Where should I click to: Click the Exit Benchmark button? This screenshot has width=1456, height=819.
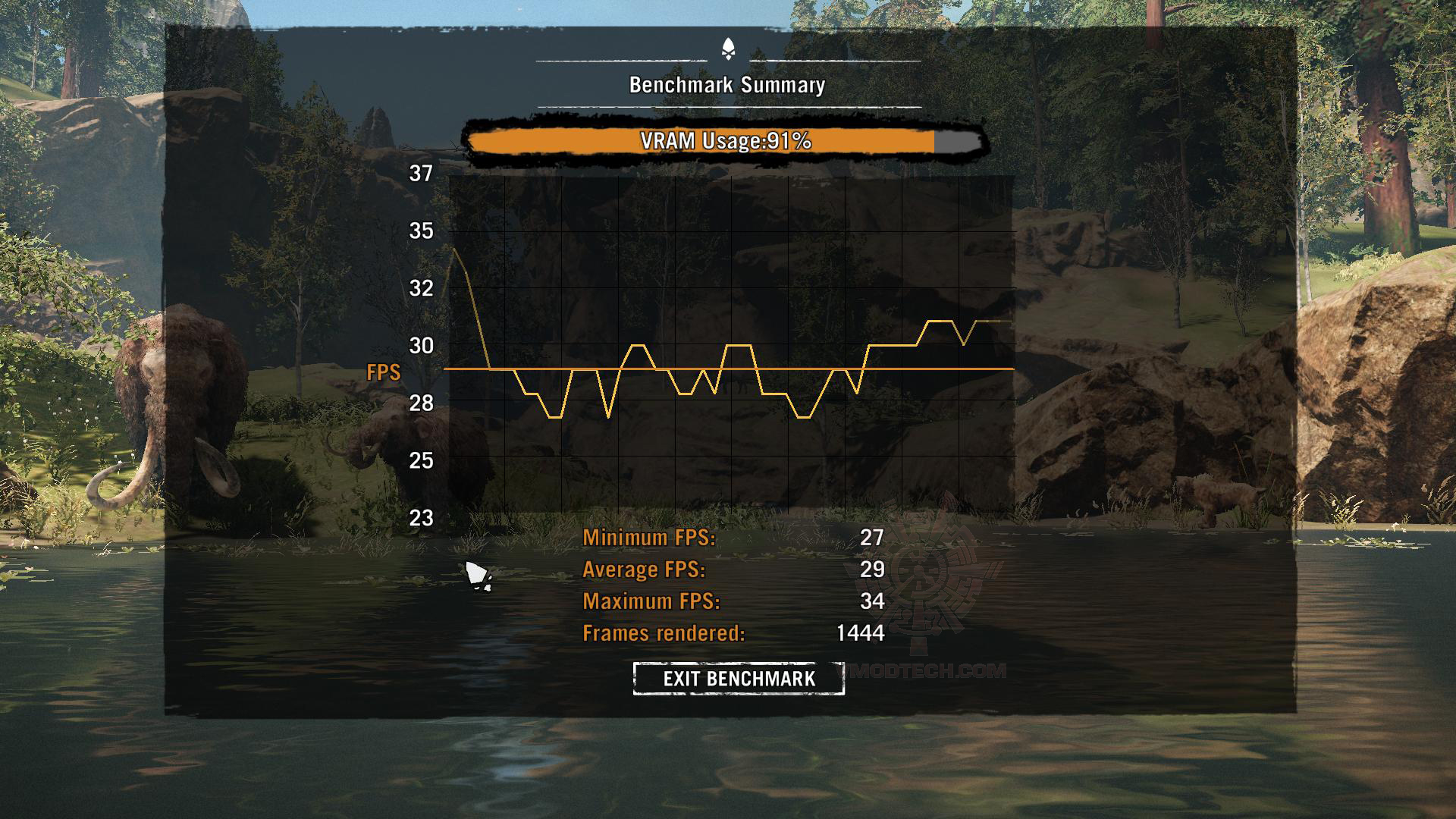[x=739, y=679]
